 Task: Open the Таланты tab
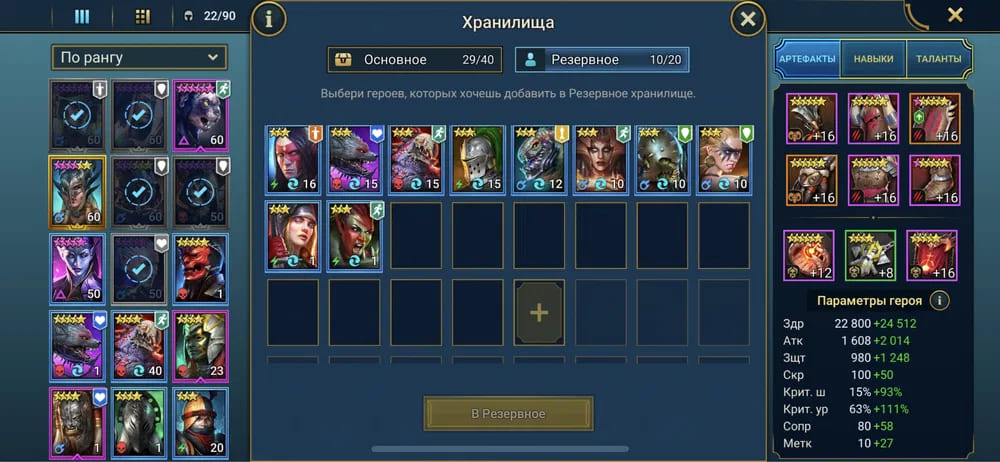coord(938,59)
